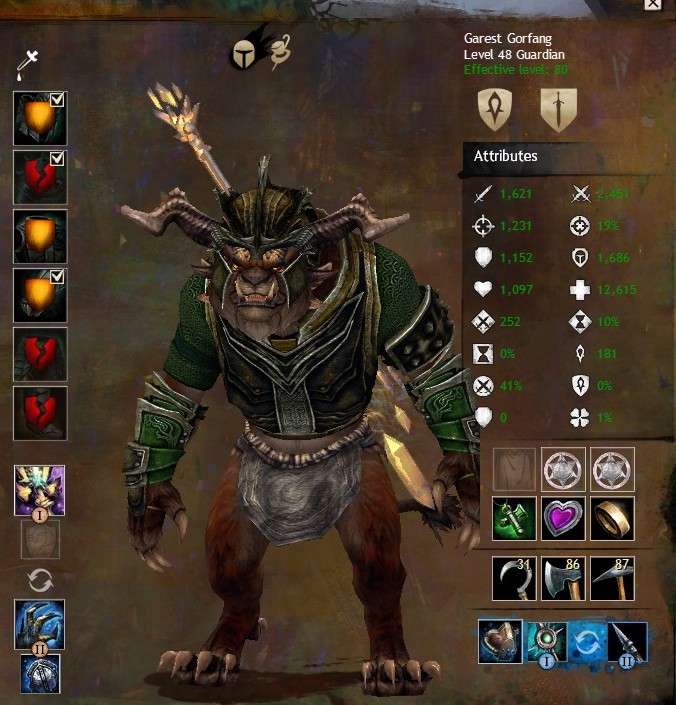Select the gold ring slot
Screen dimensions: 676x705
(x=612, y=520)
